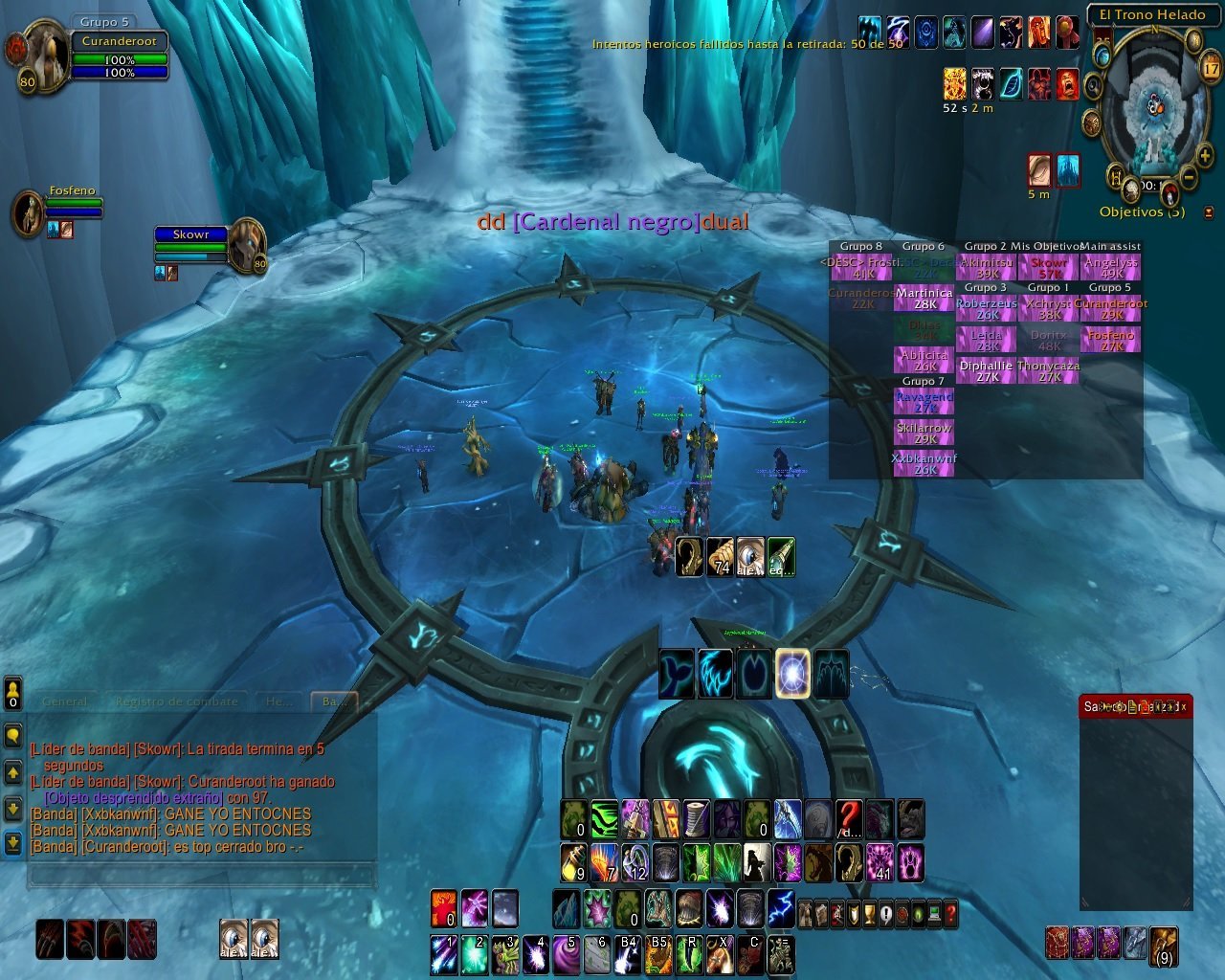Activate the action bar slot numbered 1

coord(443,954)
